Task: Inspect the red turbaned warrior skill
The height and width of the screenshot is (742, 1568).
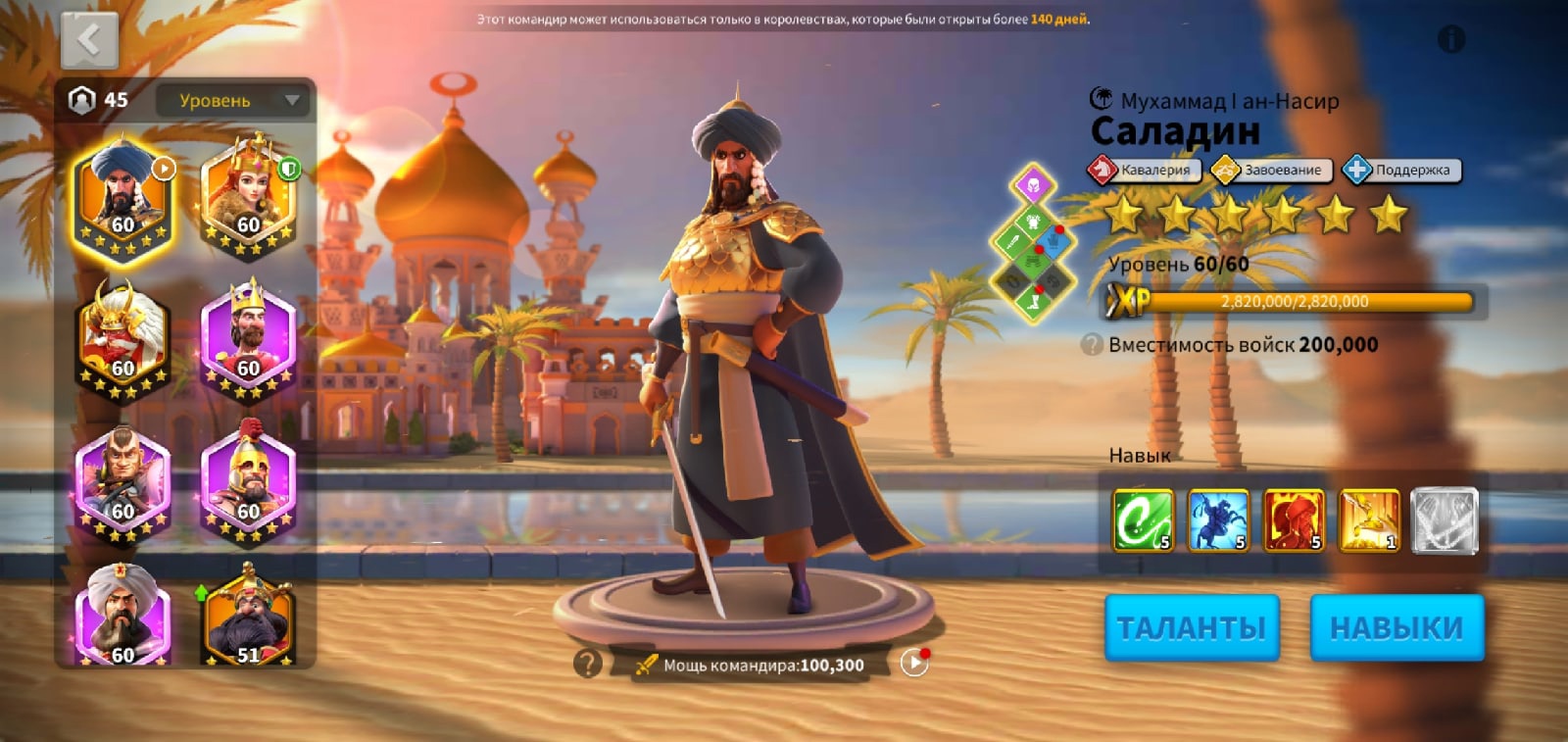Action: (1294, 519)
